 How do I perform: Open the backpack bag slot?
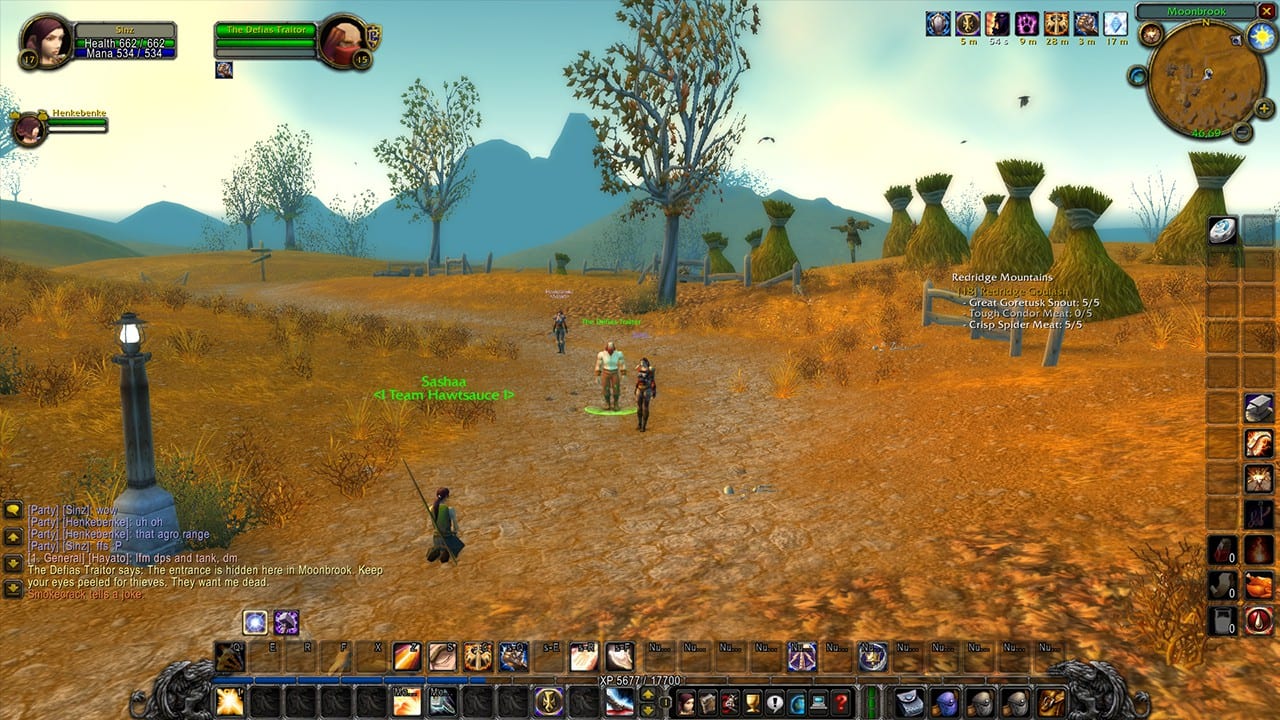tap(1050, 702)
